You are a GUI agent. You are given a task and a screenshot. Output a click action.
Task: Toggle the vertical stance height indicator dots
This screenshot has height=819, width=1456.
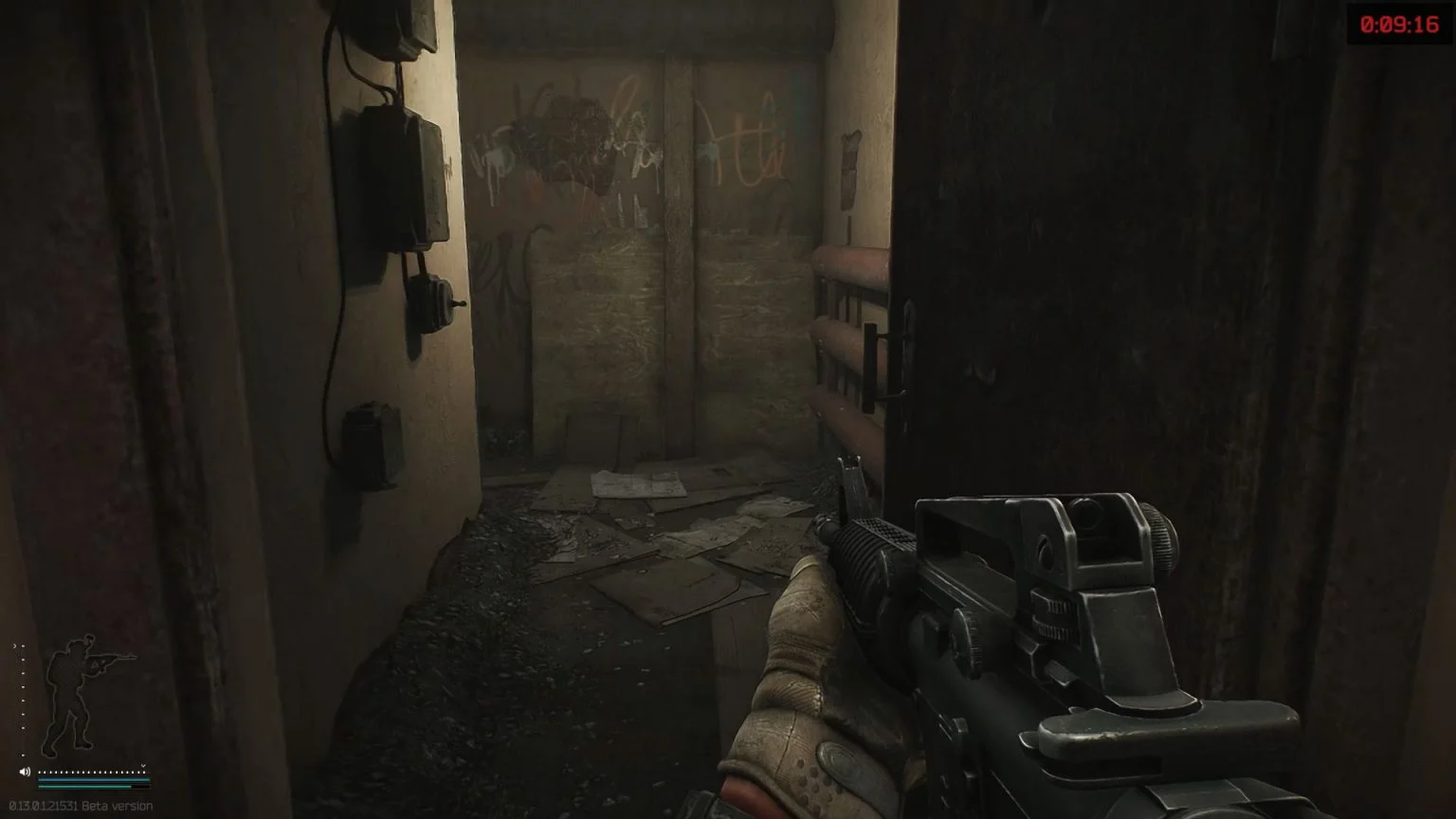pos(23,700)
